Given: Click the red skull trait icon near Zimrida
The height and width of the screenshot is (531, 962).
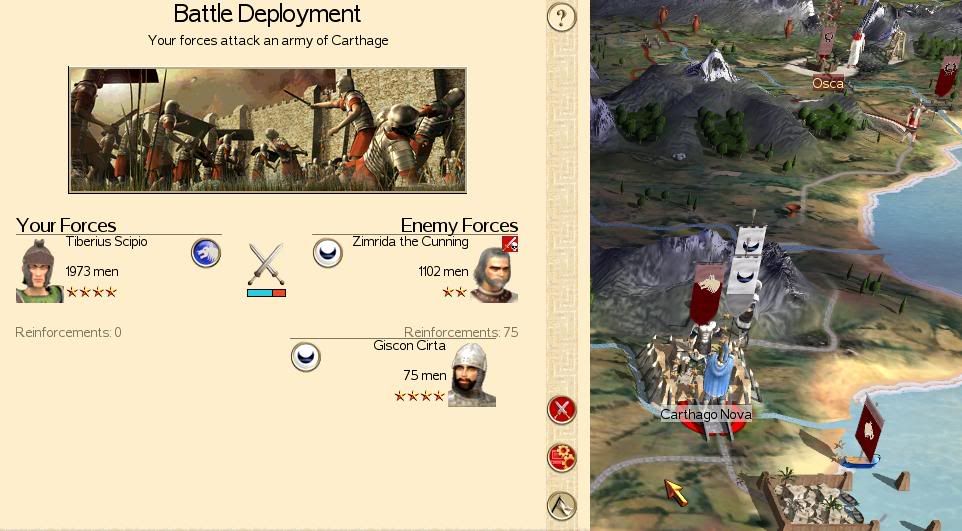Looking at the screenshot, I should point(510,243).
